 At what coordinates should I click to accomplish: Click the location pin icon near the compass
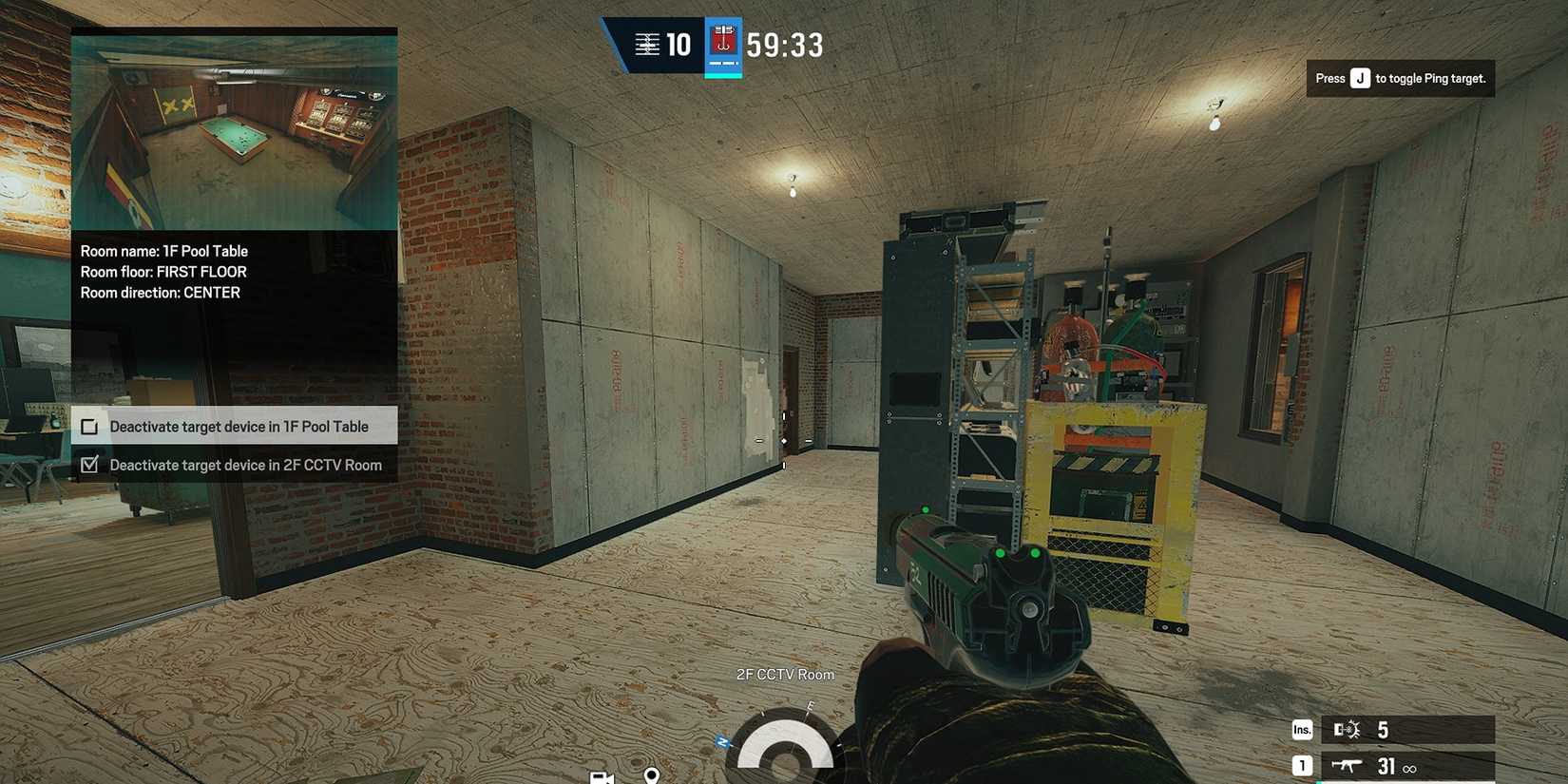(x=651, y=776)
